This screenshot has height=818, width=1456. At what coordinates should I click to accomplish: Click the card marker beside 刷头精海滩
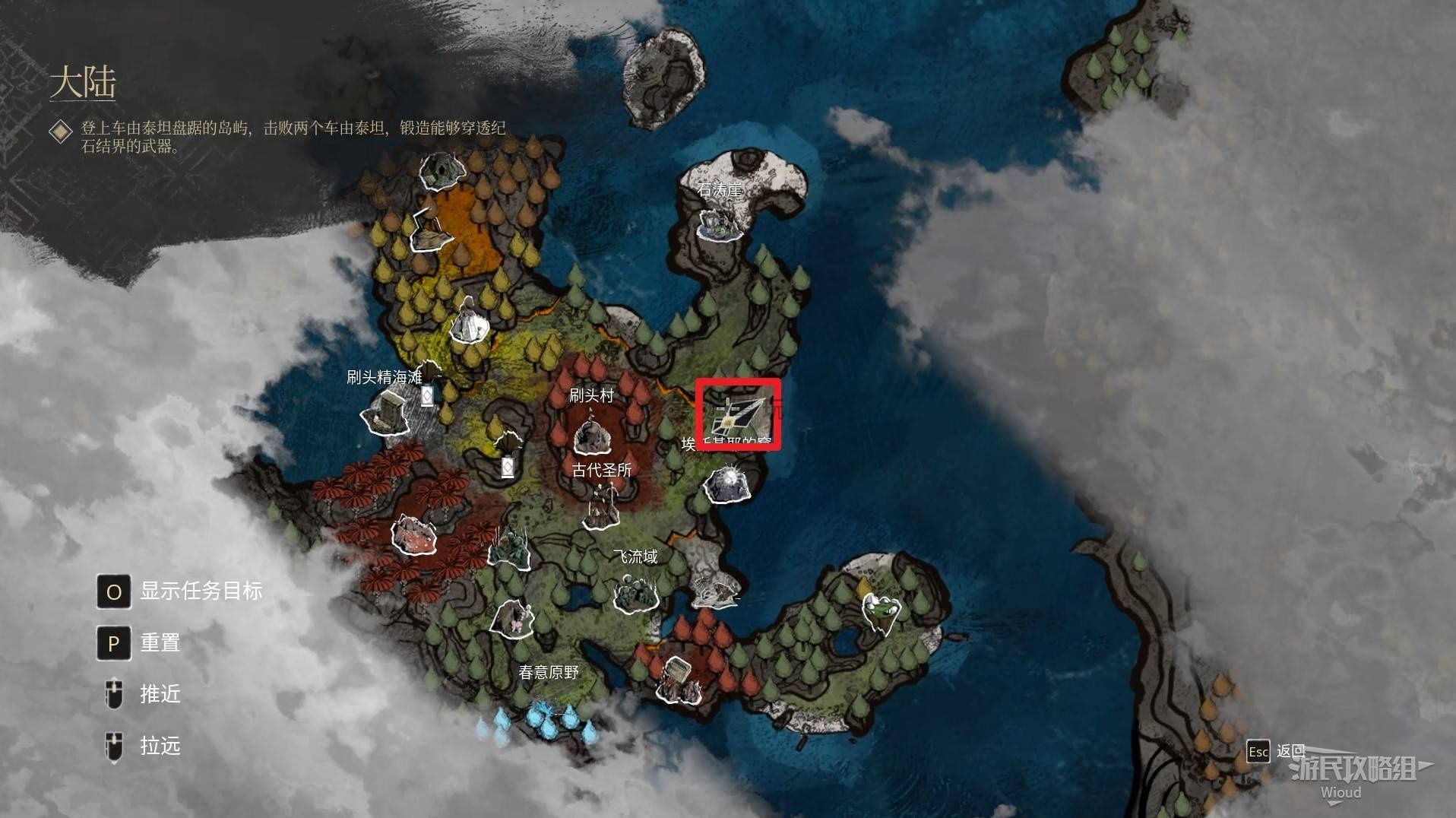(427, 396)
